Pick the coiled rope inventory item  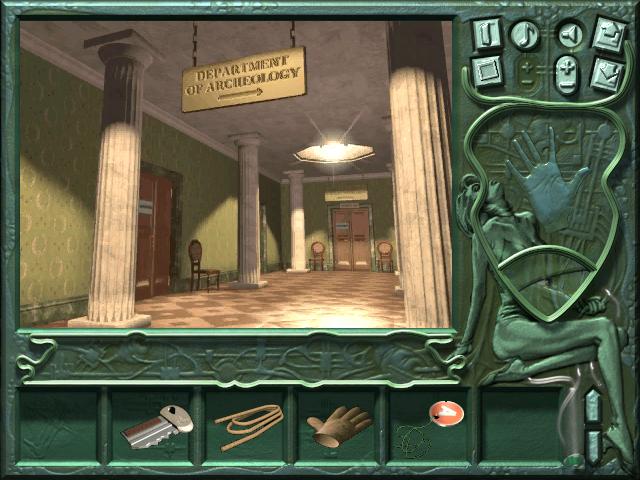[249, 424]
